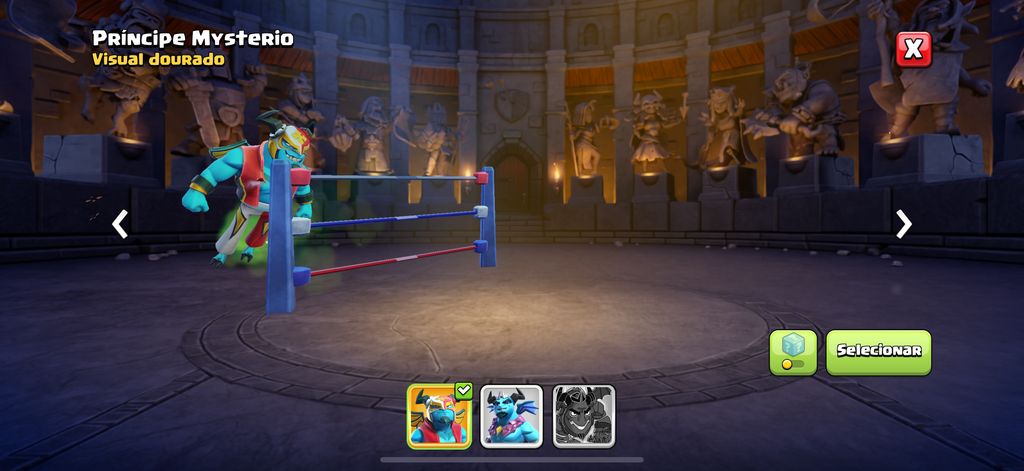Close the skin preview with the red X
This screenshot has height=471, width=1024.
(912, 49)
